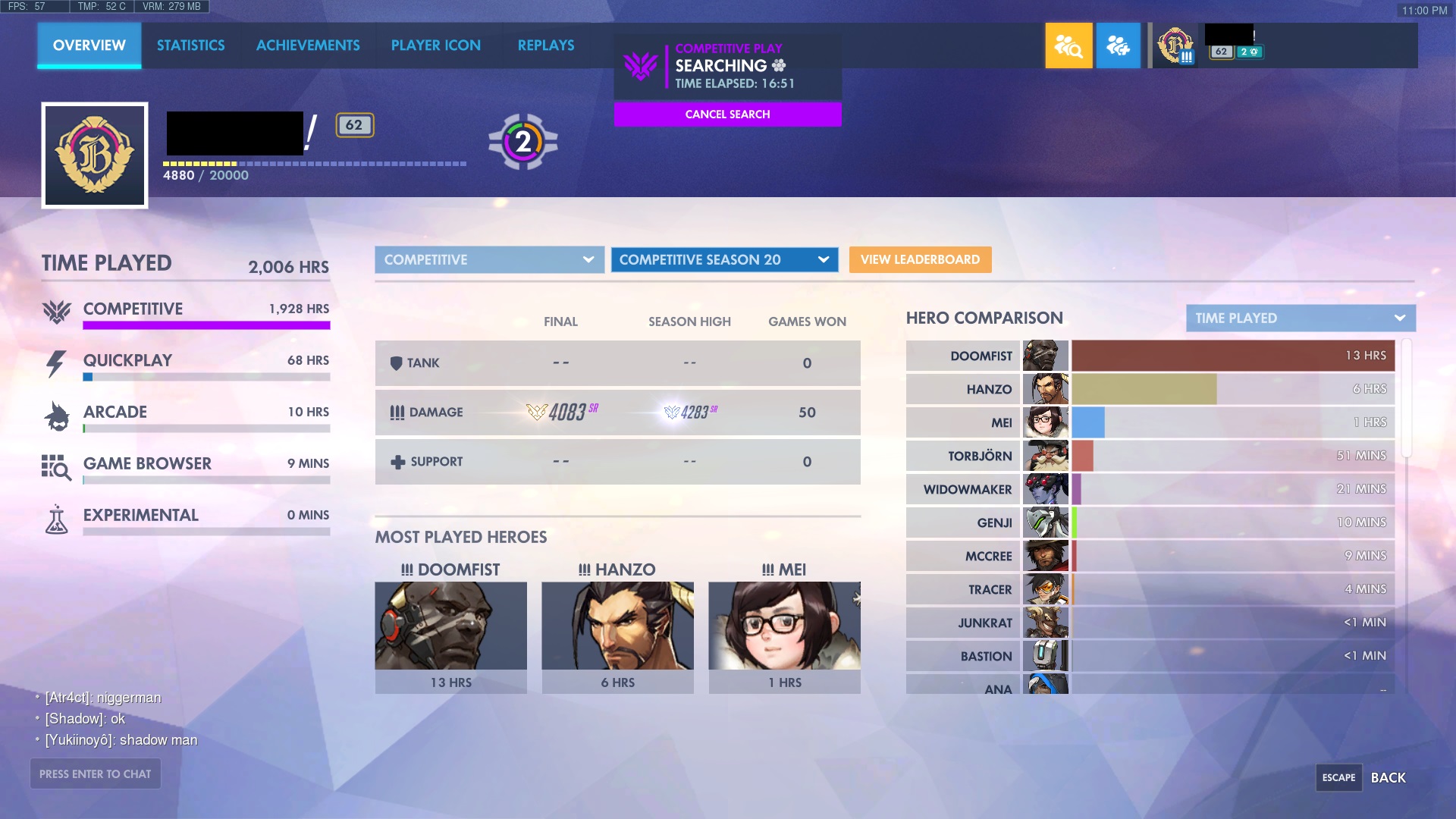The image size is (1456, 819).
Task: Switch to the Statistics tab
Action: tap(190, 45)
